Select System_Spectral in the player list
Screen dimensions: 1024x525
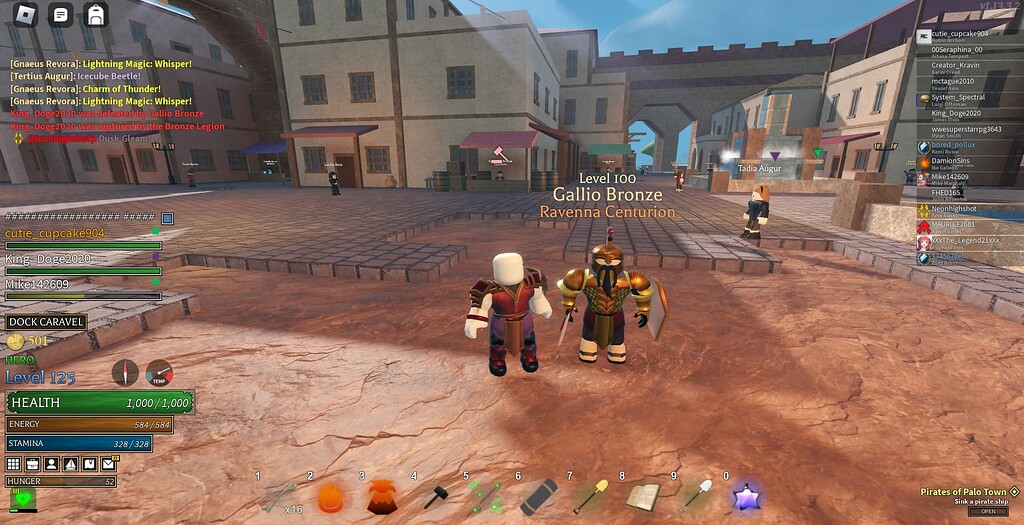[957, 98]
